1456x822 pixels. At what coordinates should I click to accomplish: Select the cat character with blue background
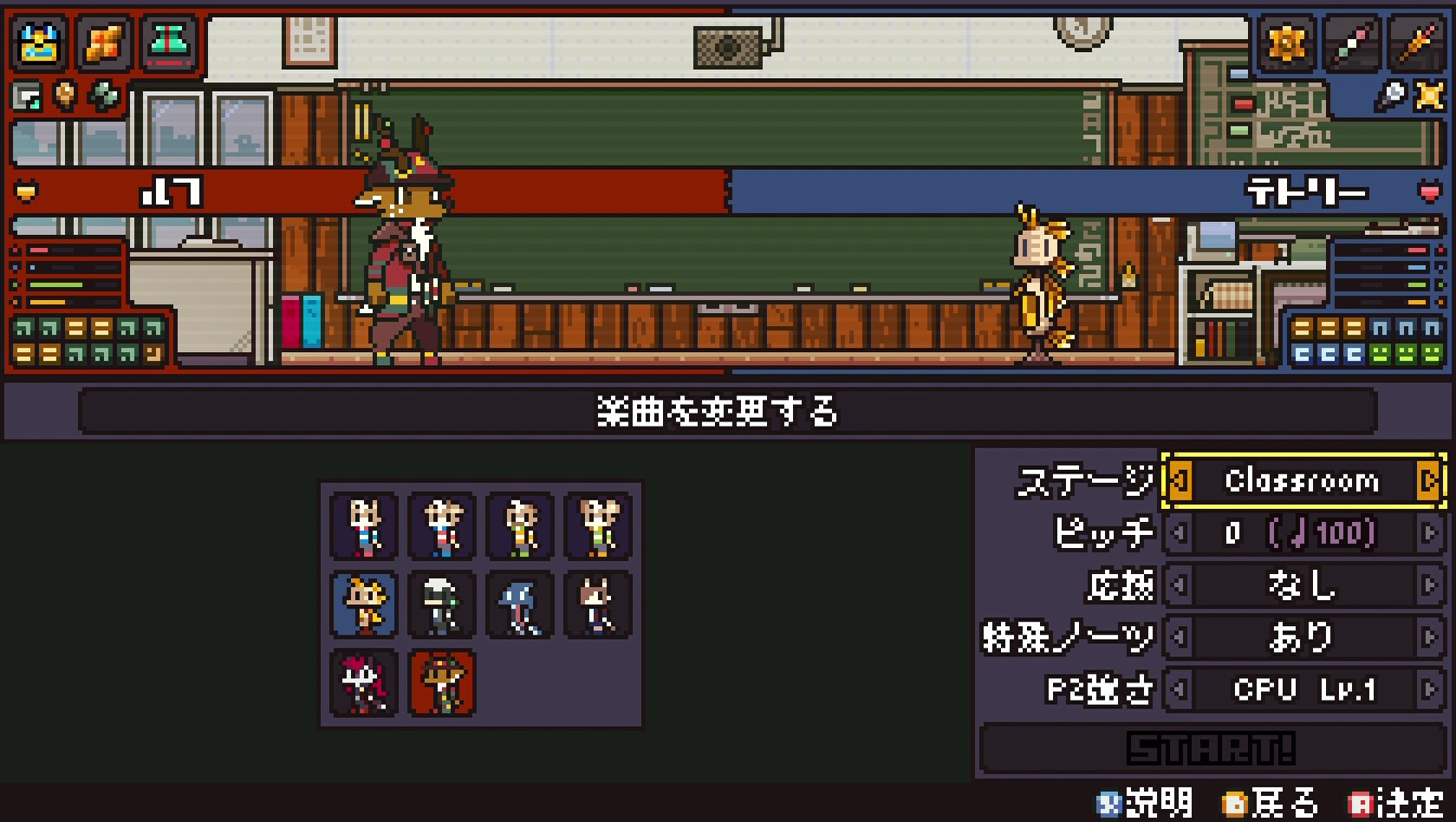(x=363, y=605)
